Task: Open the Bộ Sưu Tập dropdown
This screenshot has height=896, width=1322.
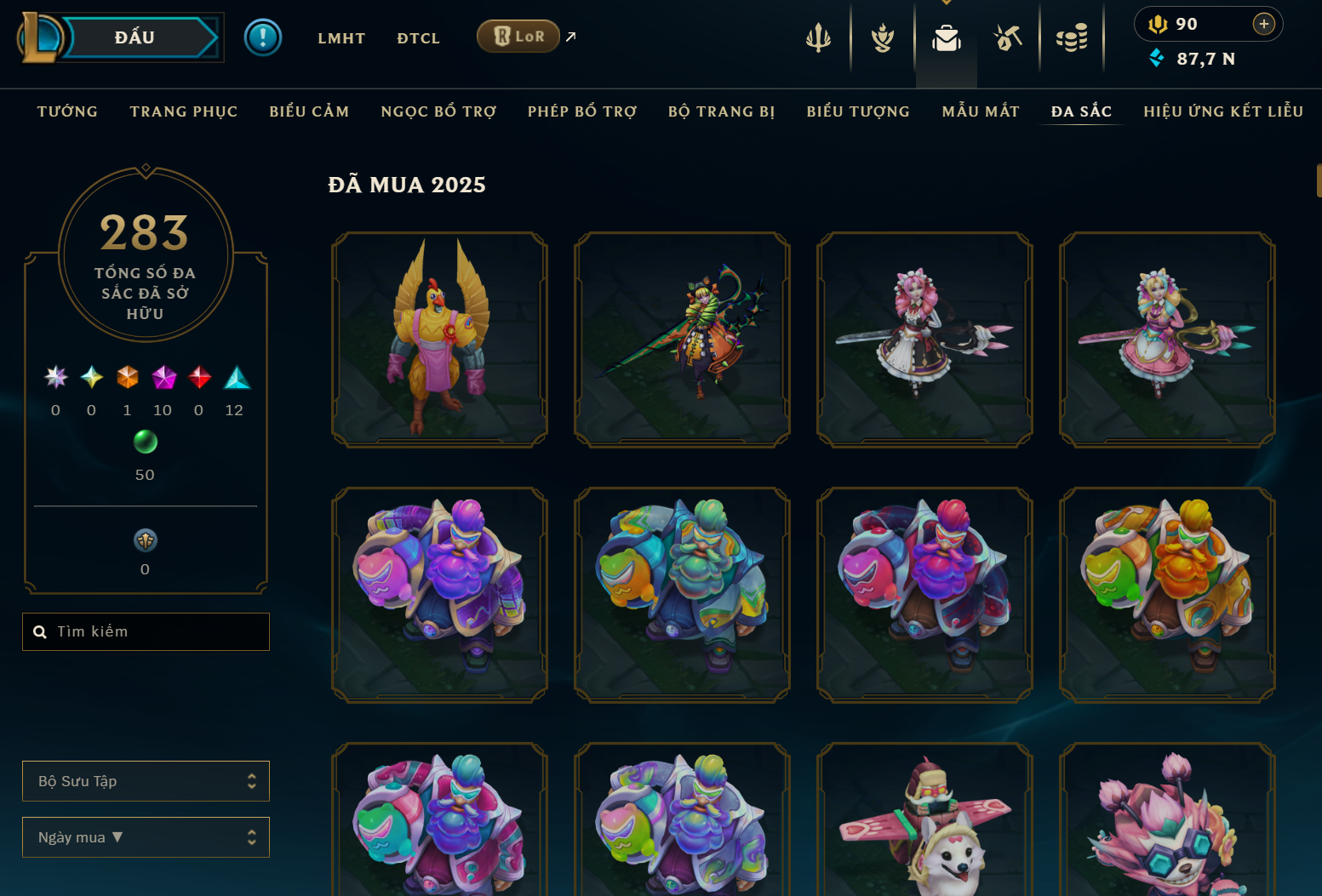Action: pyautogui.click(x=146, y=781)
